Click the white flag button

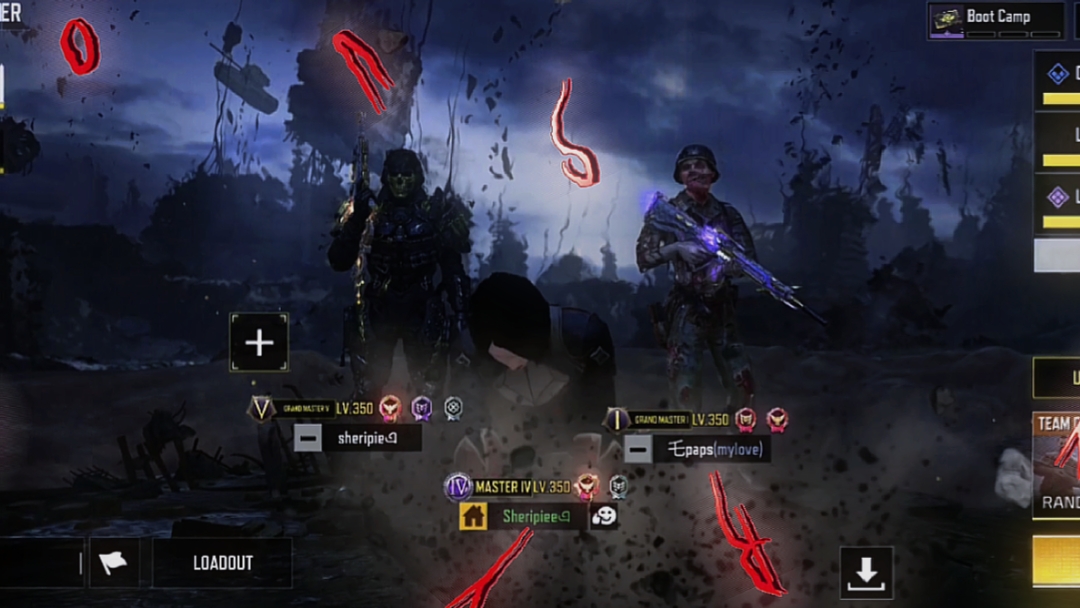click(114, 563)
